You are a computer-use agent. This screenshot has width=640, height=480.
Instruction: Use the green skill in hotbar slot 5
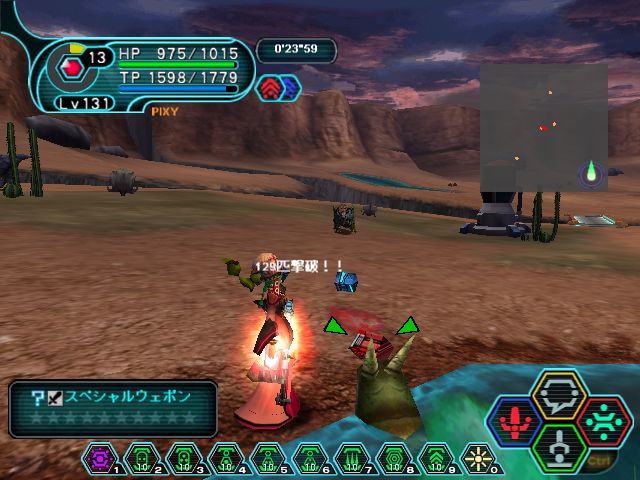tap(266, 459)
